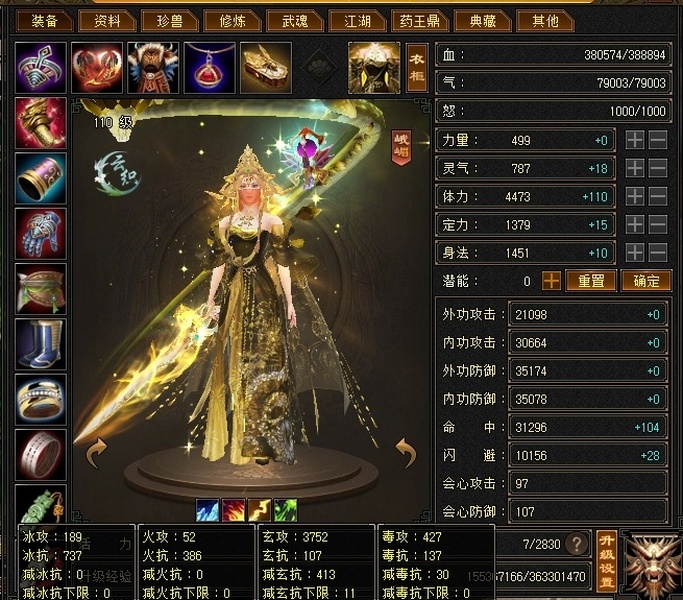
Task: Choose the 其他 tab
Action: click(546, 20)
